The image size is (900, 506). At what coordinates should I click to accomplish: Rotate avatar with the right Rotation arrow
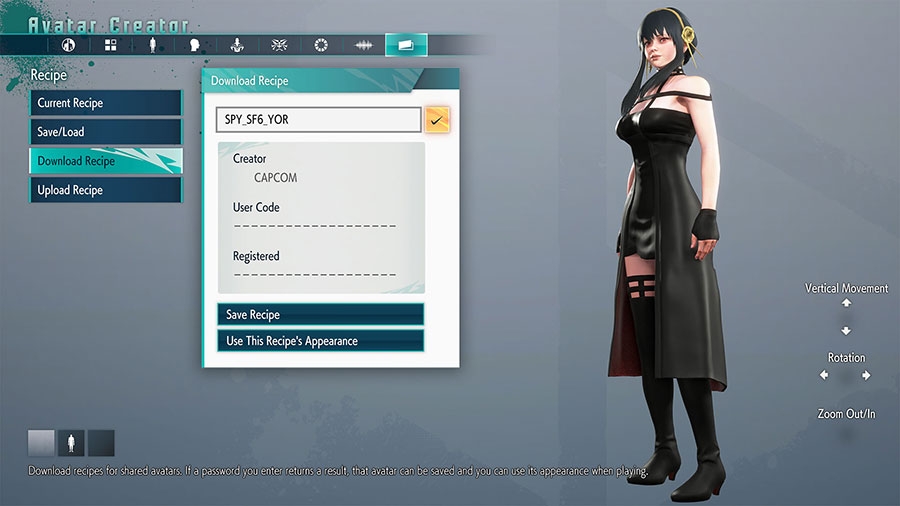click(x=867, y=376)
